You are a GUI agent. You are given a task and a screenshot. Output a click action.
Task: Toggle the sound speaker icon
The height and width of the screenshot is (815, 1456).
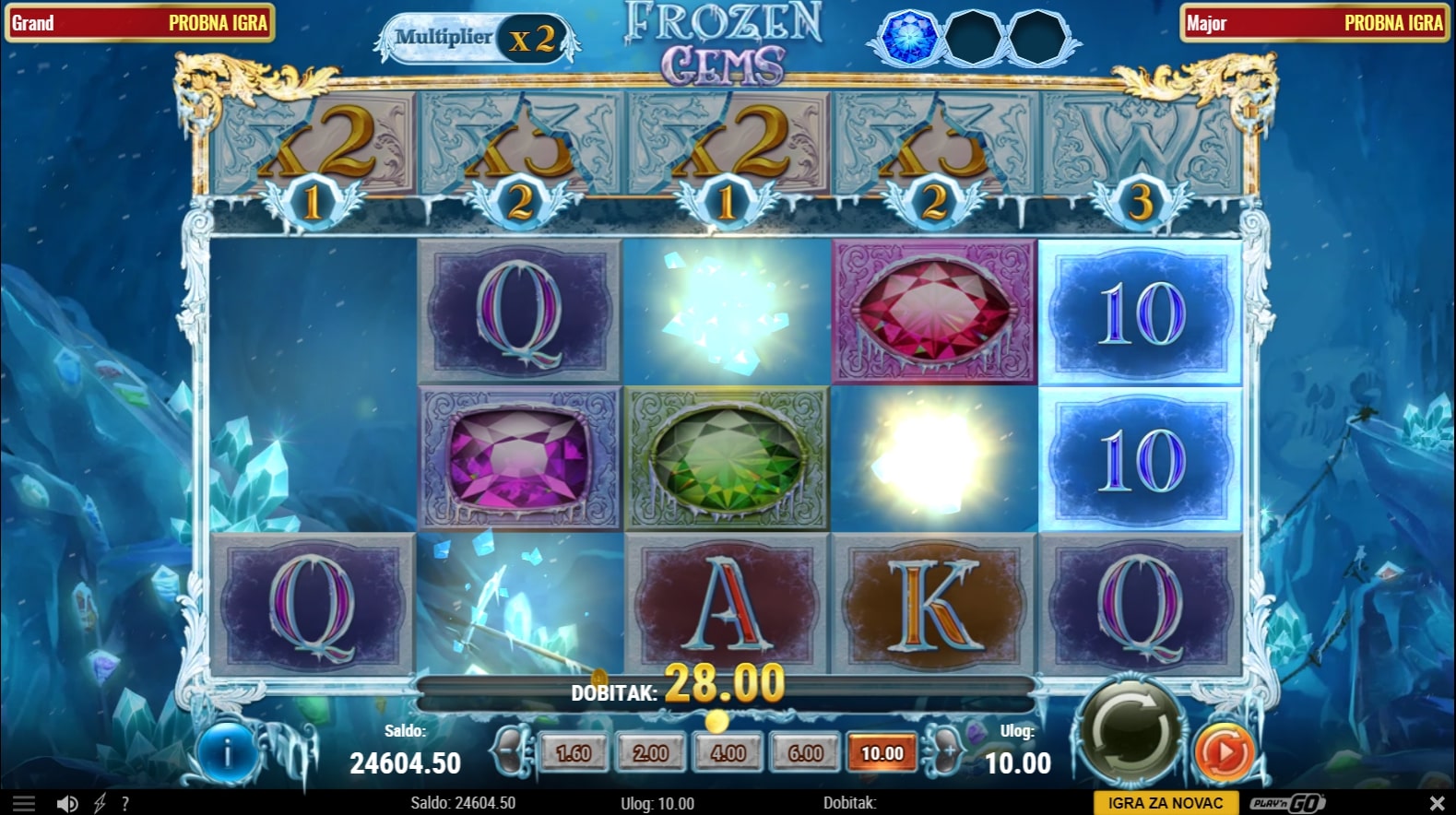click(x=67, y=804)
